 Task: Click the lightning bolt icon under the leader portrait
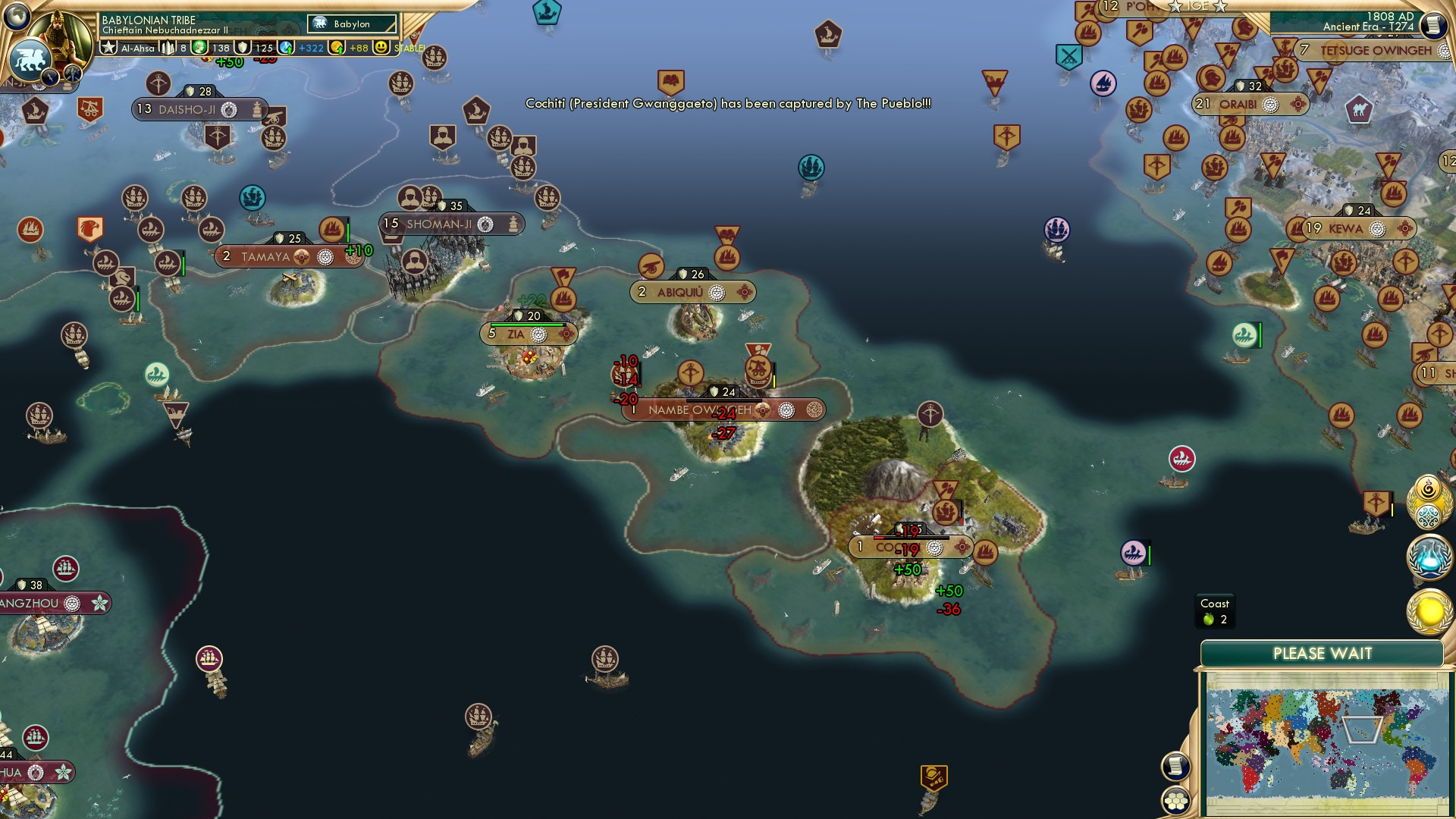(x=51, y=76)
